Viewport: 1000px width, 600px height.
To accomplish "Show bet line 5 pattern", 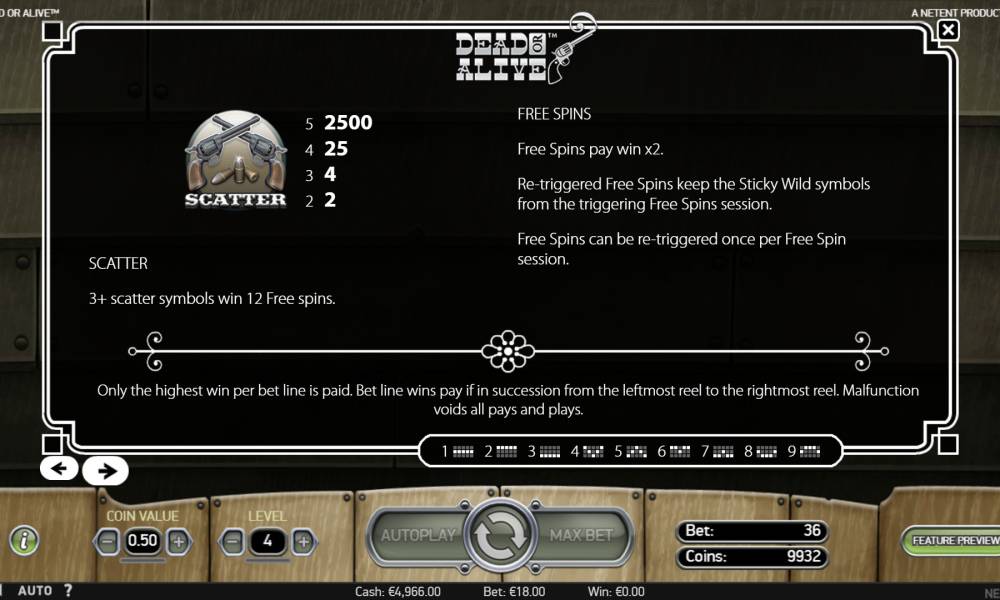I will point(632,451).
